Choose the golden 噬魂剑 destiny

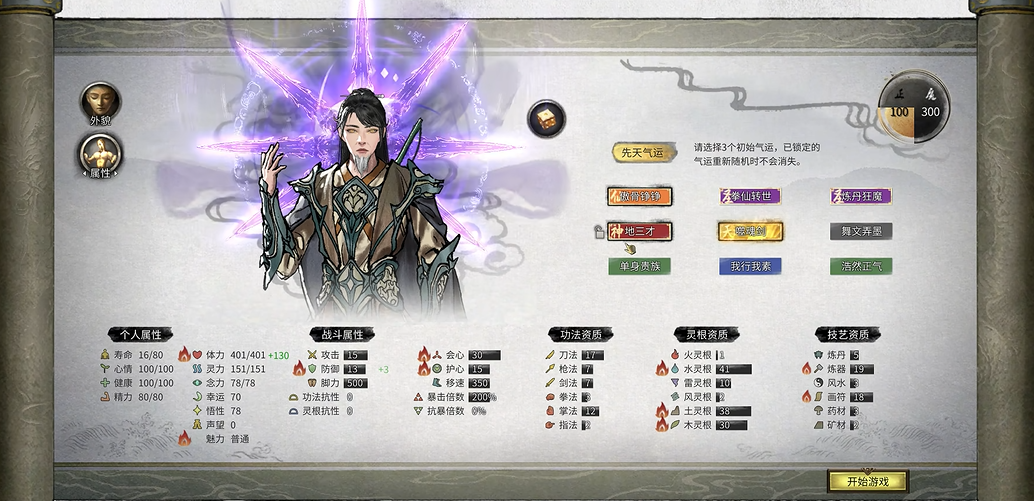pyautogui.click(x=750, y=231)
